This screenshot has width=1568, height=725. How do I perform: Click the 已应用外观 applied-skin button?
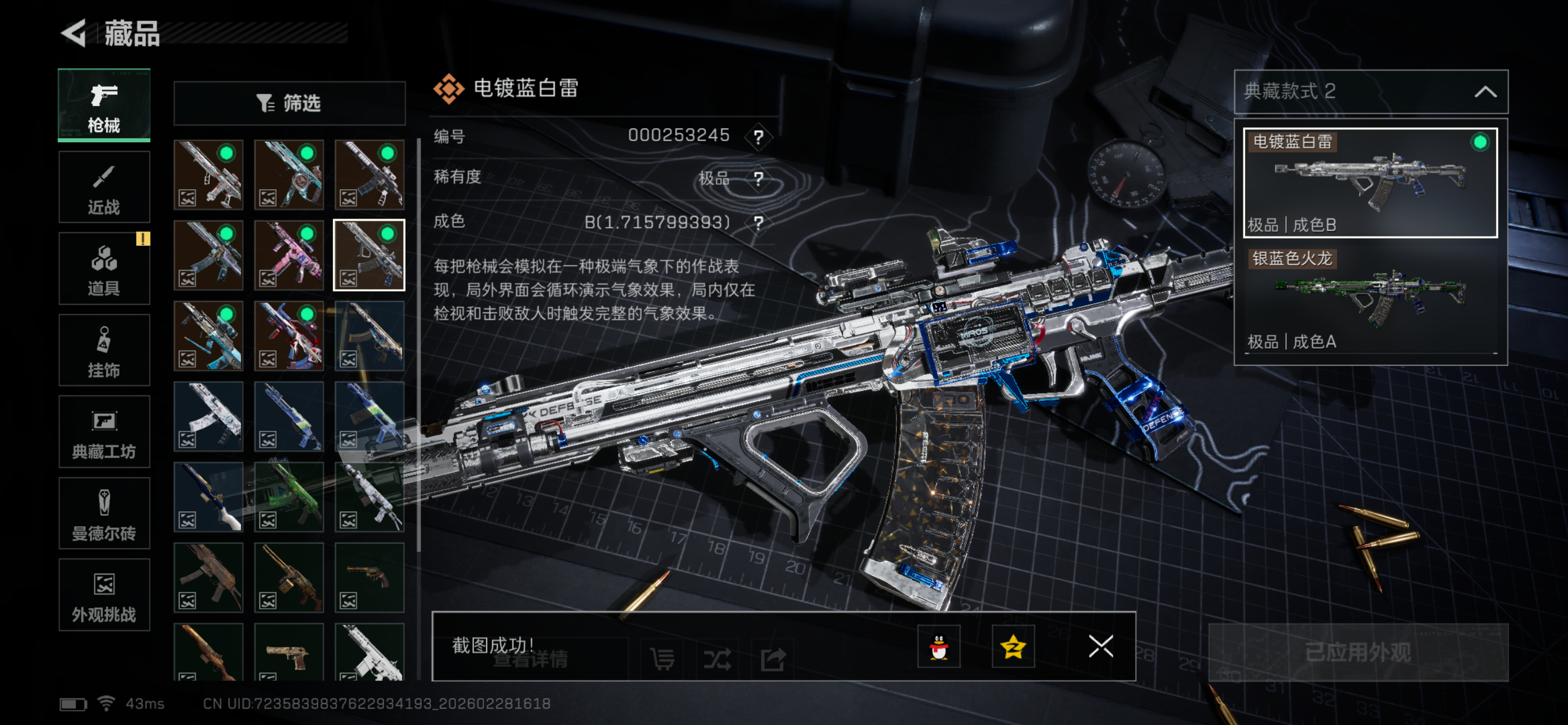1357,652
